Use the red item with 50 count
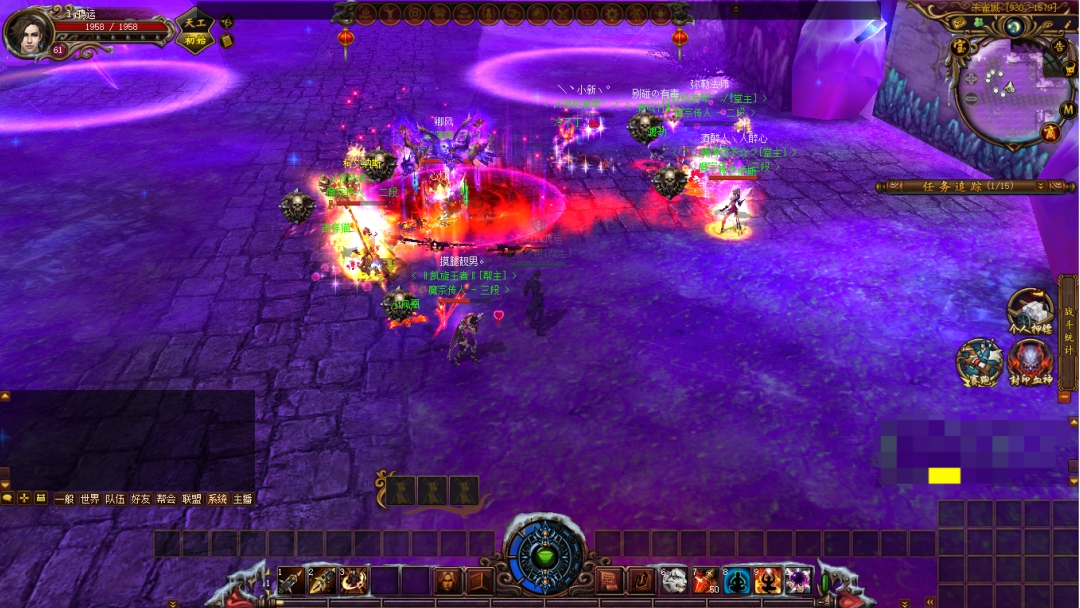 (x=706, y=581)
